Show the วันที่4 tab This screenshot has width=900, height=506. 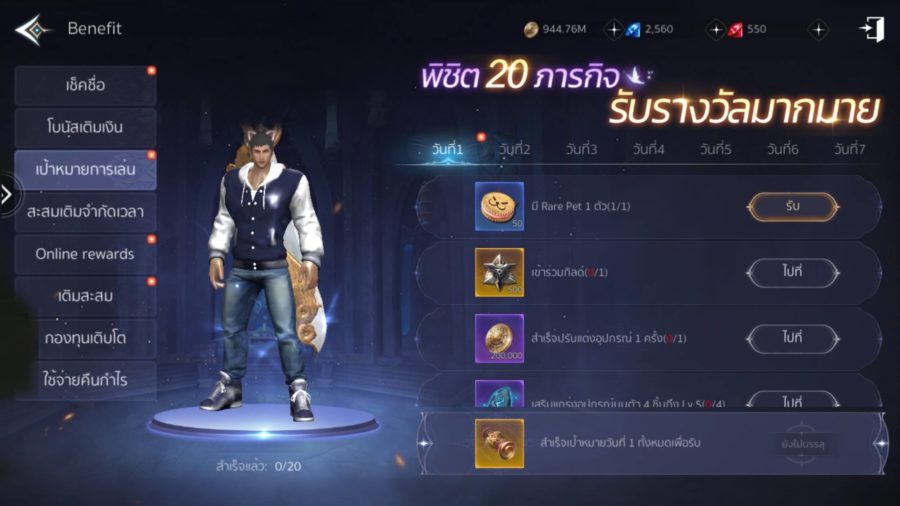[648, 150]
